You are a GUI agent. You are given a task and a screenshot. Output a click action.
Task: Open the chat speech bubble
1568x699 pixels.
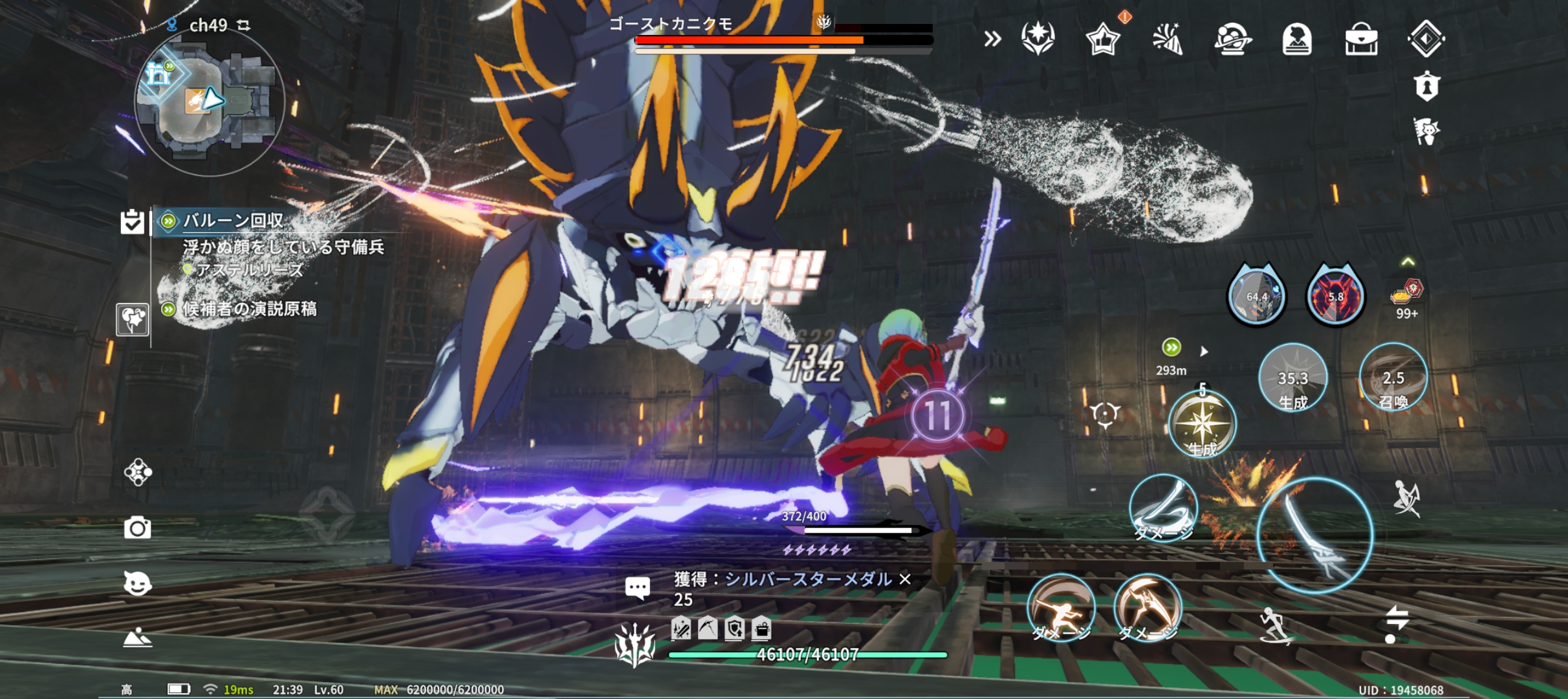[637, 588]
